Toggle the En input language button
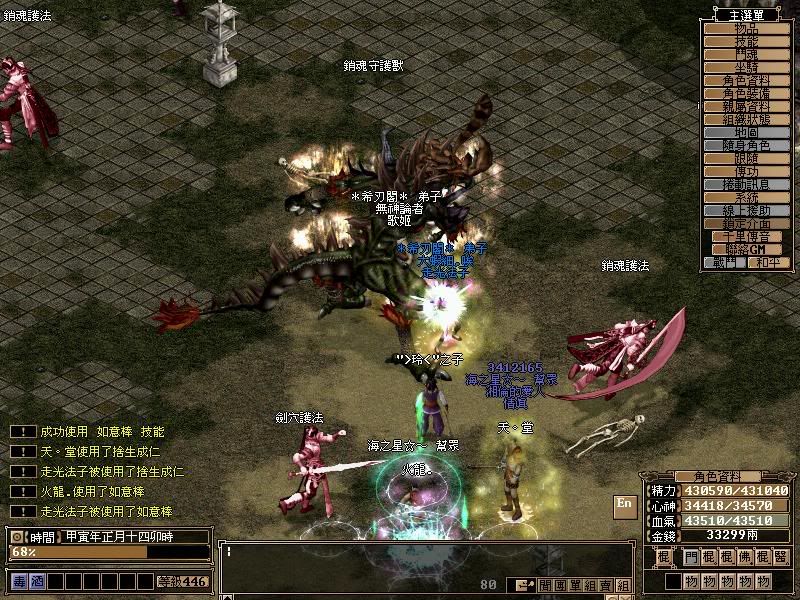This screenshot has width=800, height=600. click(x=624, y=504)
